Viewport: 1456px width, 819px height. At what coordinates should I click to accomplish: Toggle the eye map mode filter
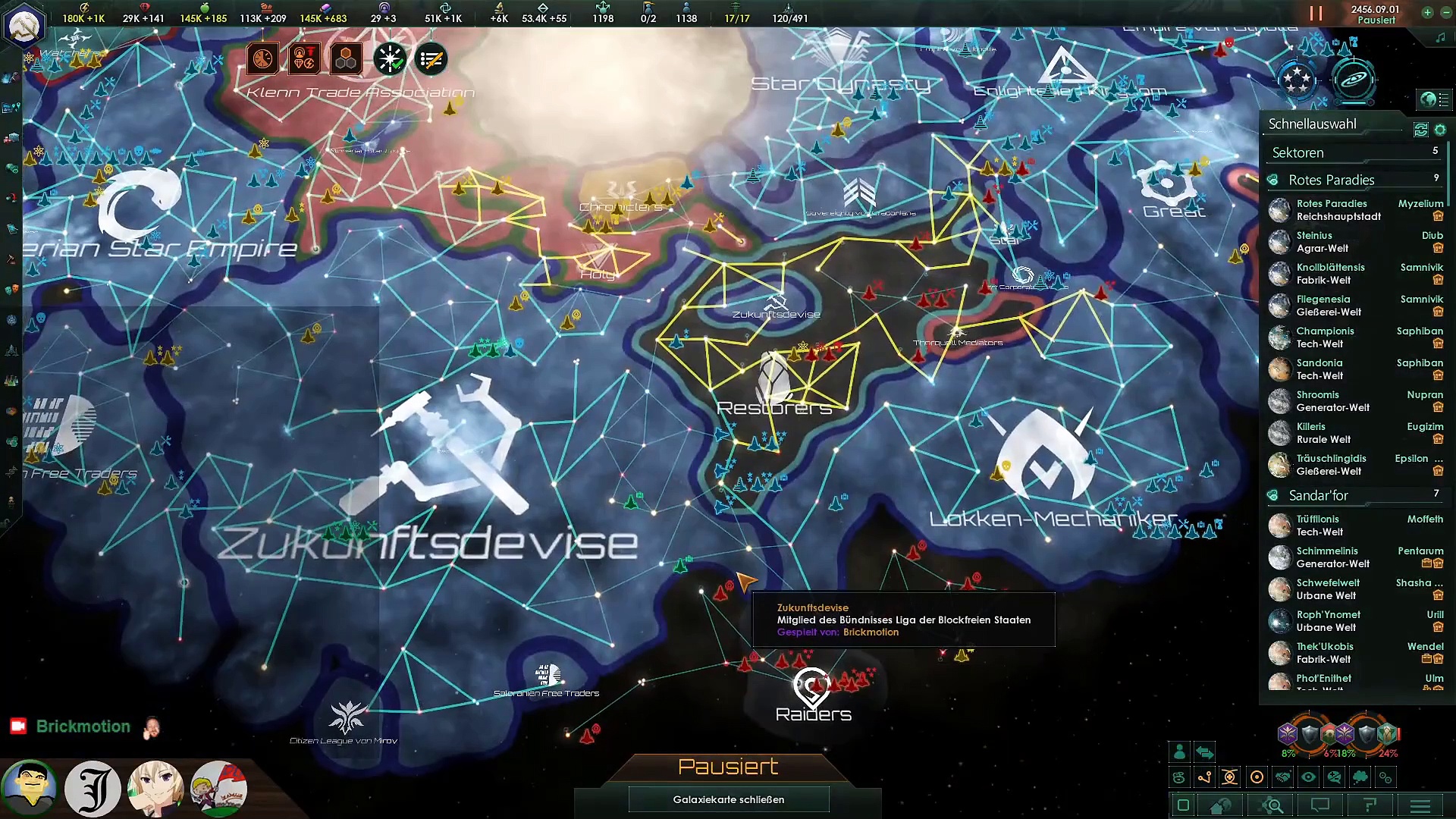coord(1308,777)
